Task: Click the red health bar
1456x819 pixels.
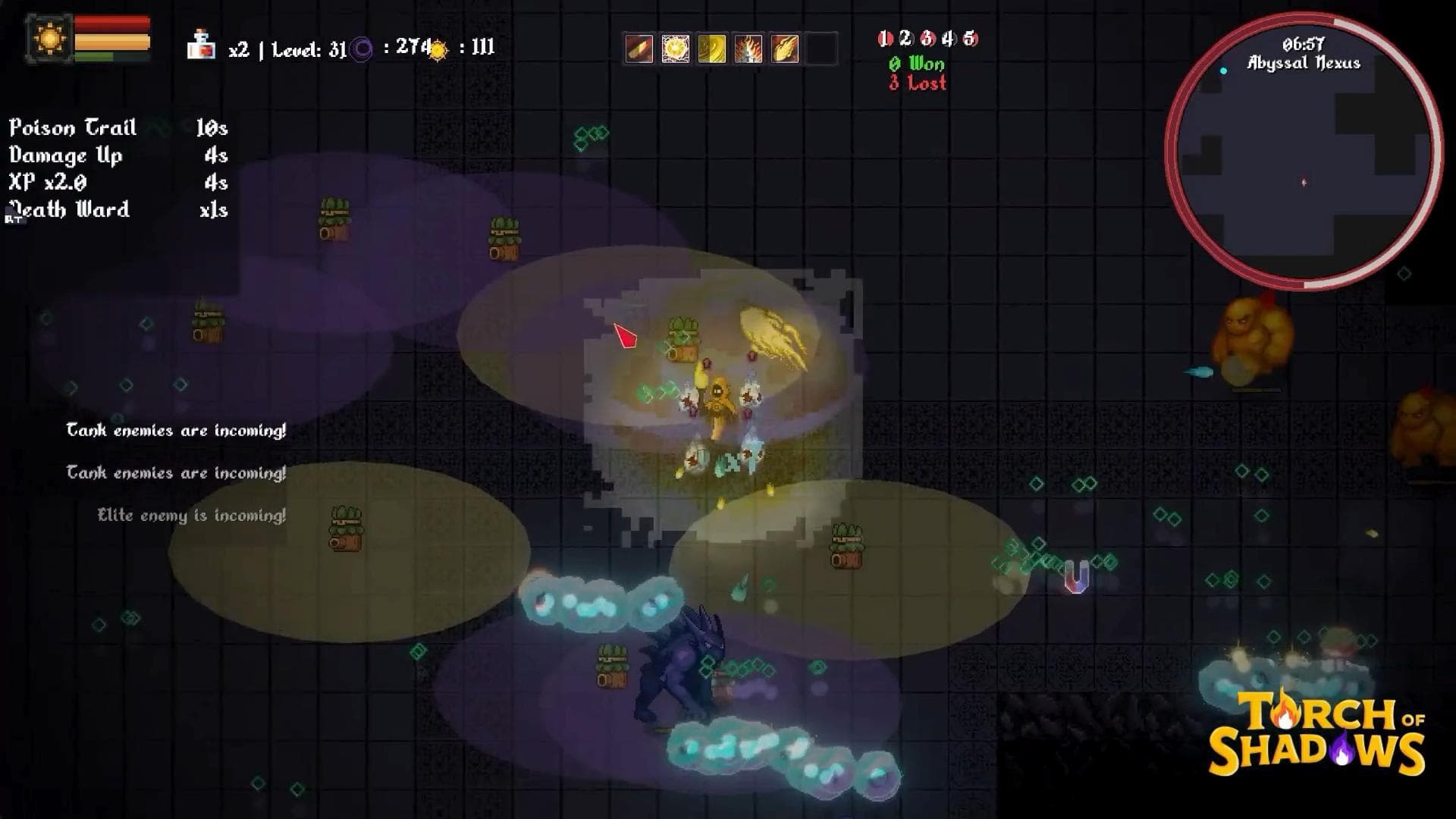Action: coord(110,23)
